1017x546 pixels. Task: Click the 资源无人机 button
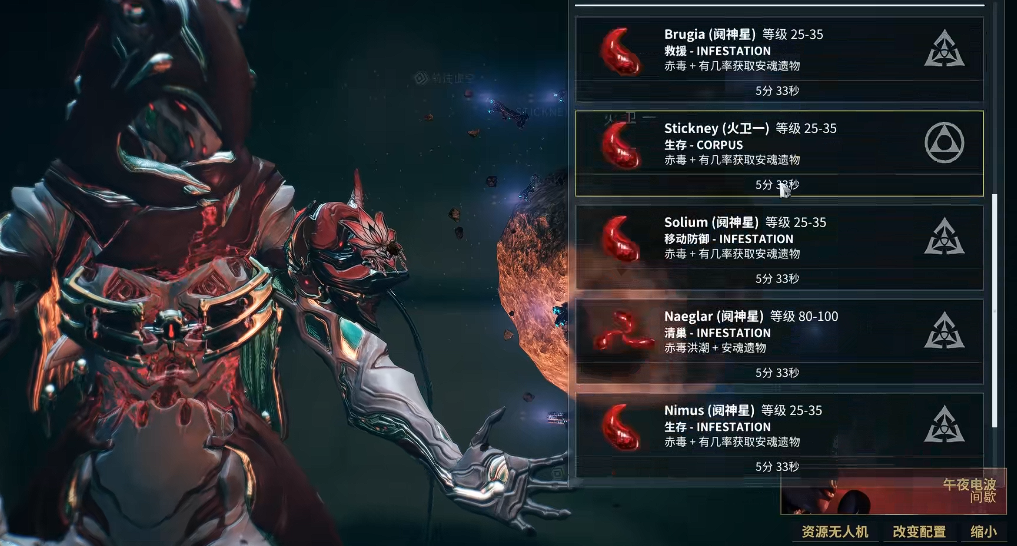coord(835,532)
